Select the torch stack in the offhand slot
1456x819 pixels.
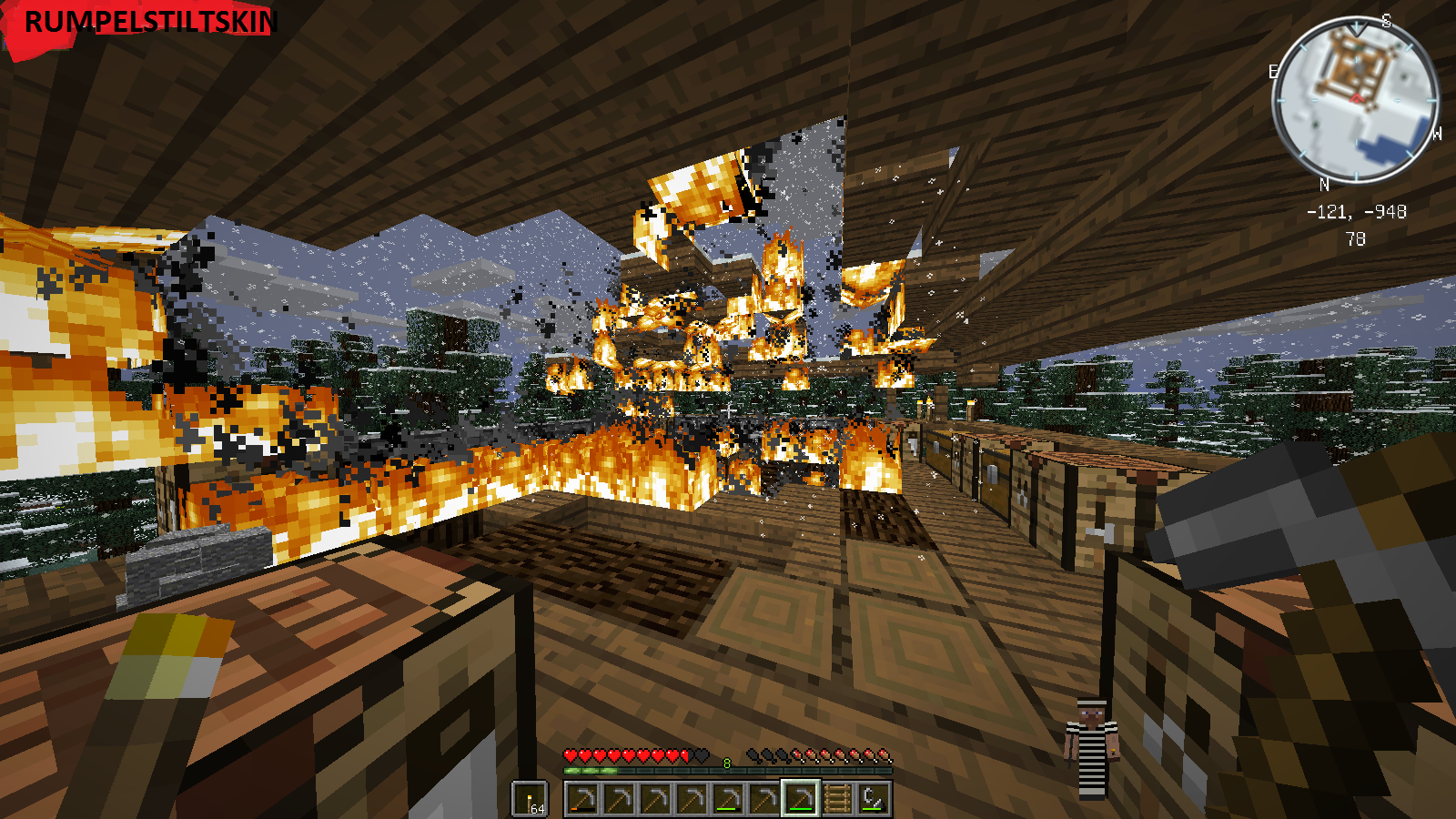tap(530, 799)
